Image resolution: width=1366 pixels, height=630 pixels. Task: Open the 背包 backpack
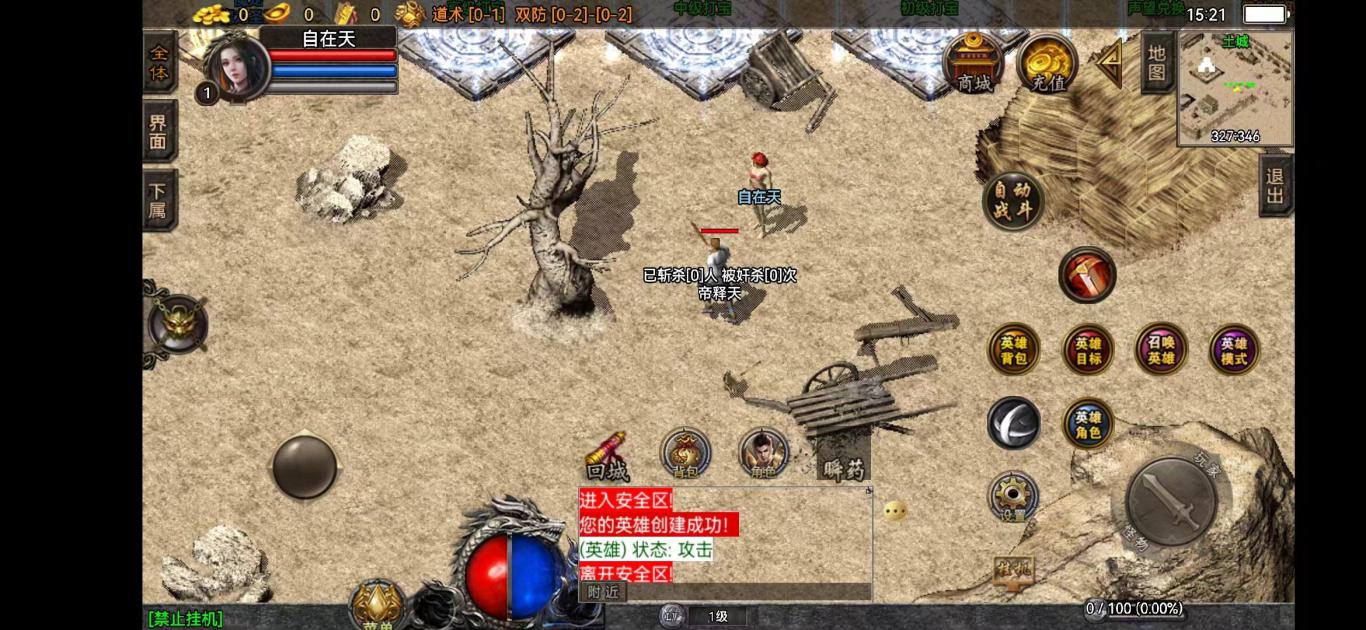685,454
